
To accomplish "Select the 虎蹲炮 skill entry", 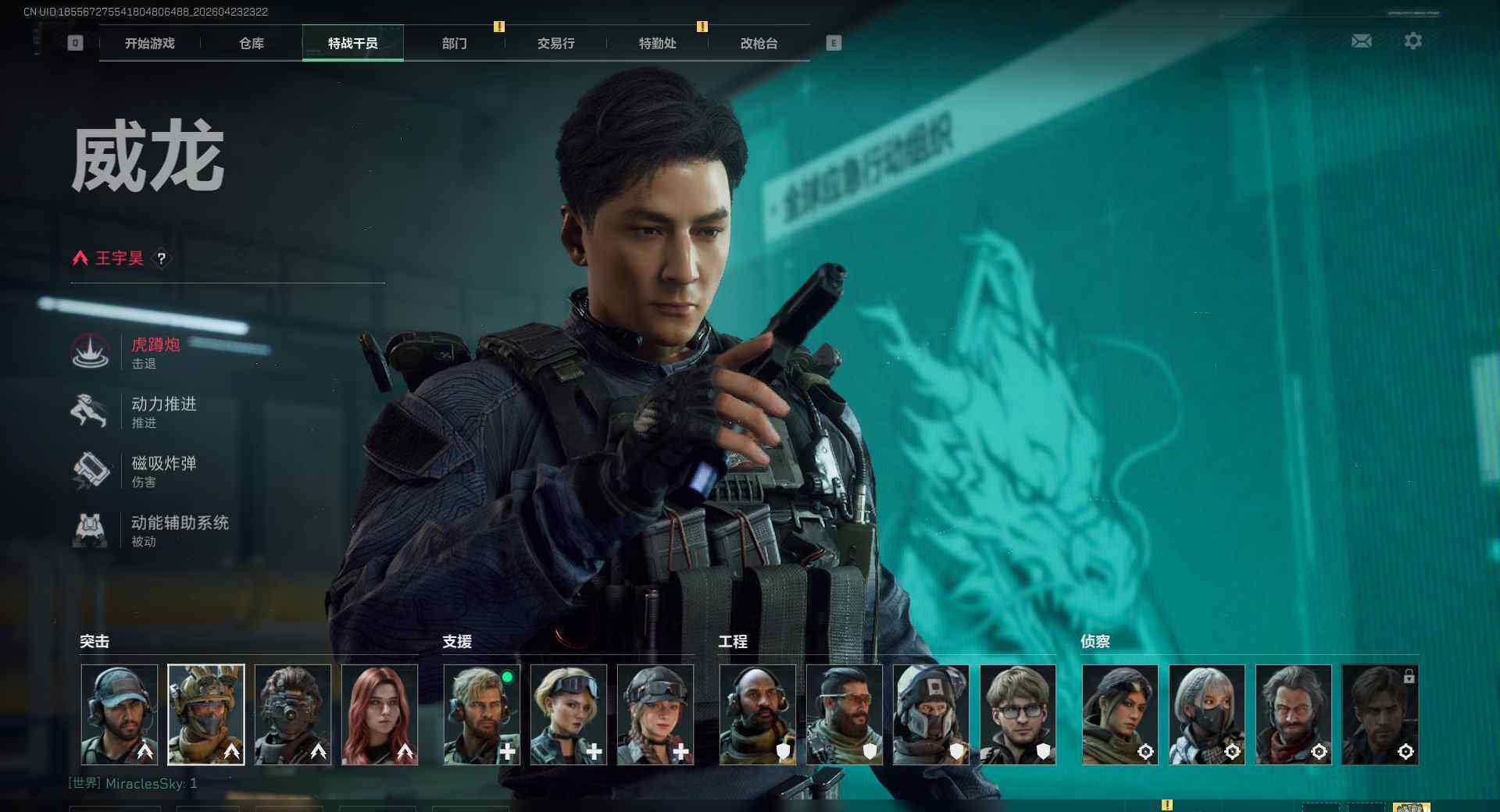I will 155,352.
